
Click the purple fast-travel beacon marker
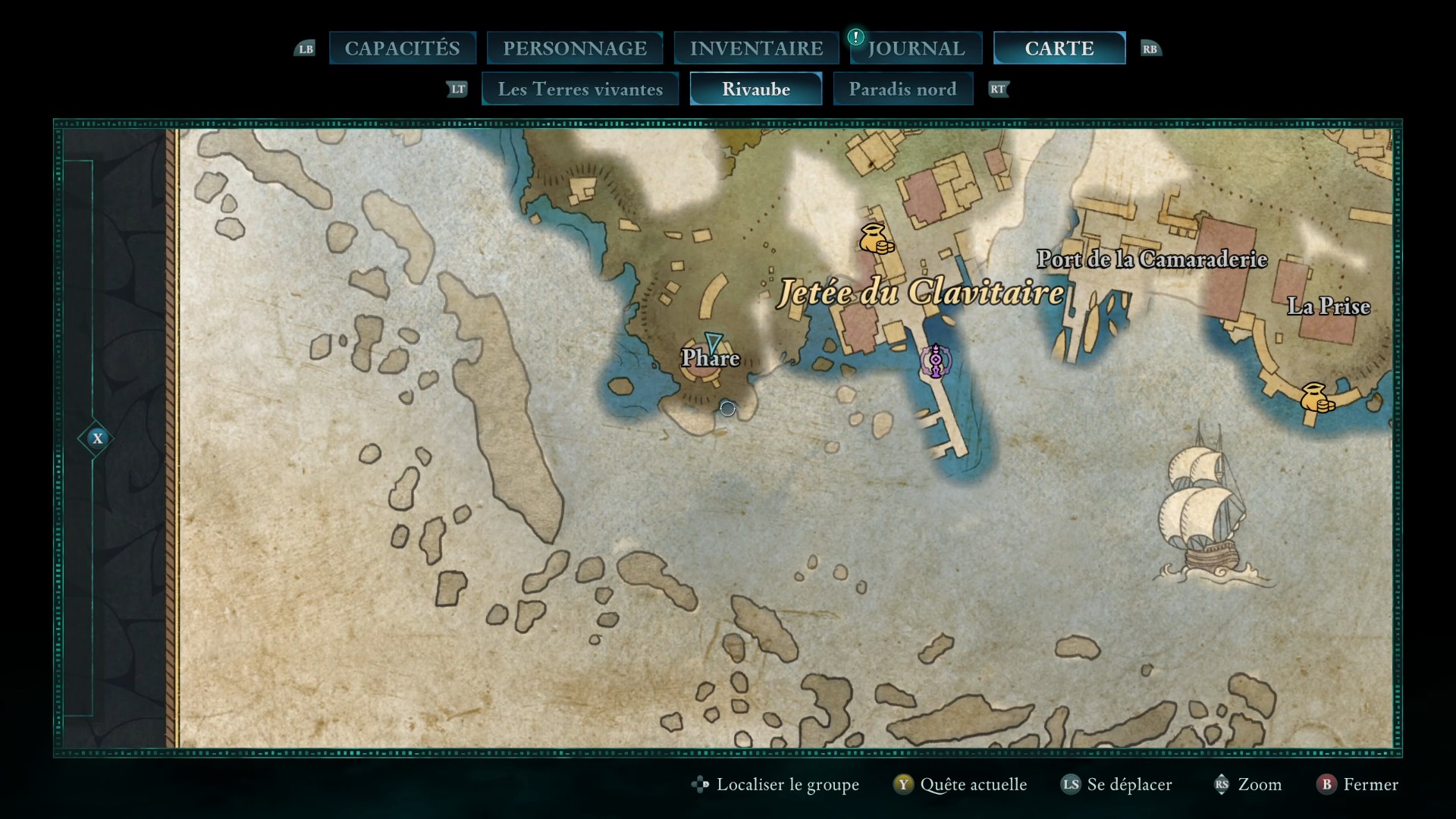click(936, 360)
